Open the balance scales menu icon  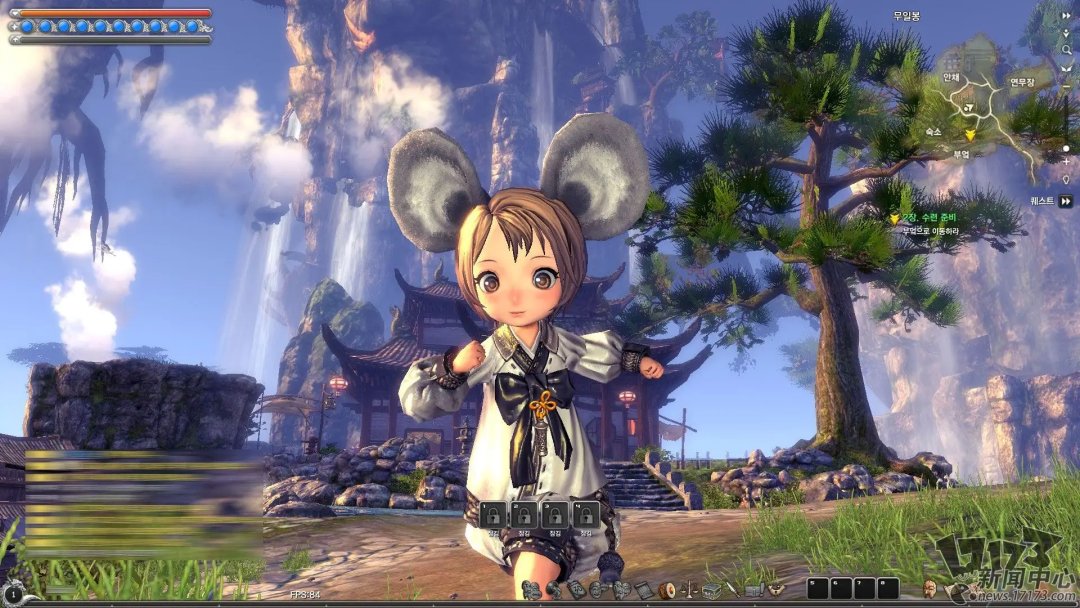(689, 590)
